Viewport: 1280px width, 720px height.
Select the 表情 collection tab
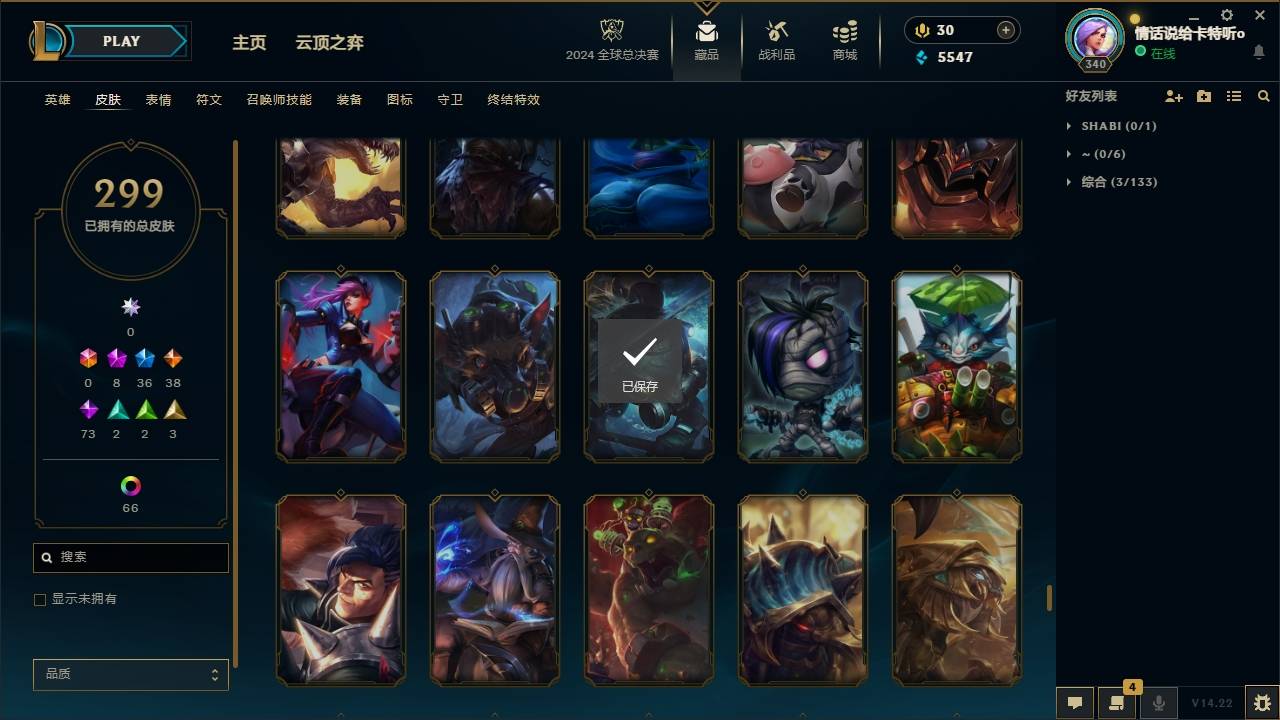158,100
